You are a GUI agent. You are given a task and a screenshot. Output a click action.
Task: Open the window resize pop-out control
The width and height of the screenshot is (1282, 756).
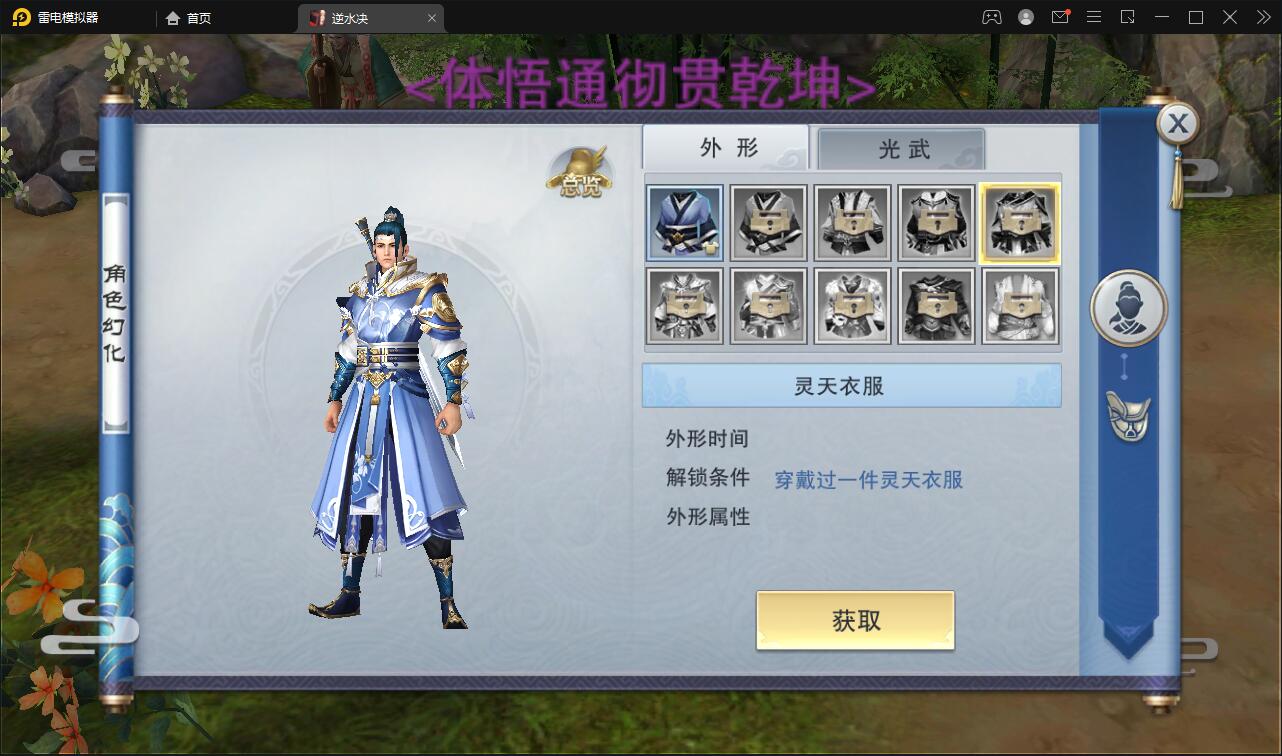click(x=1127, y=17)
